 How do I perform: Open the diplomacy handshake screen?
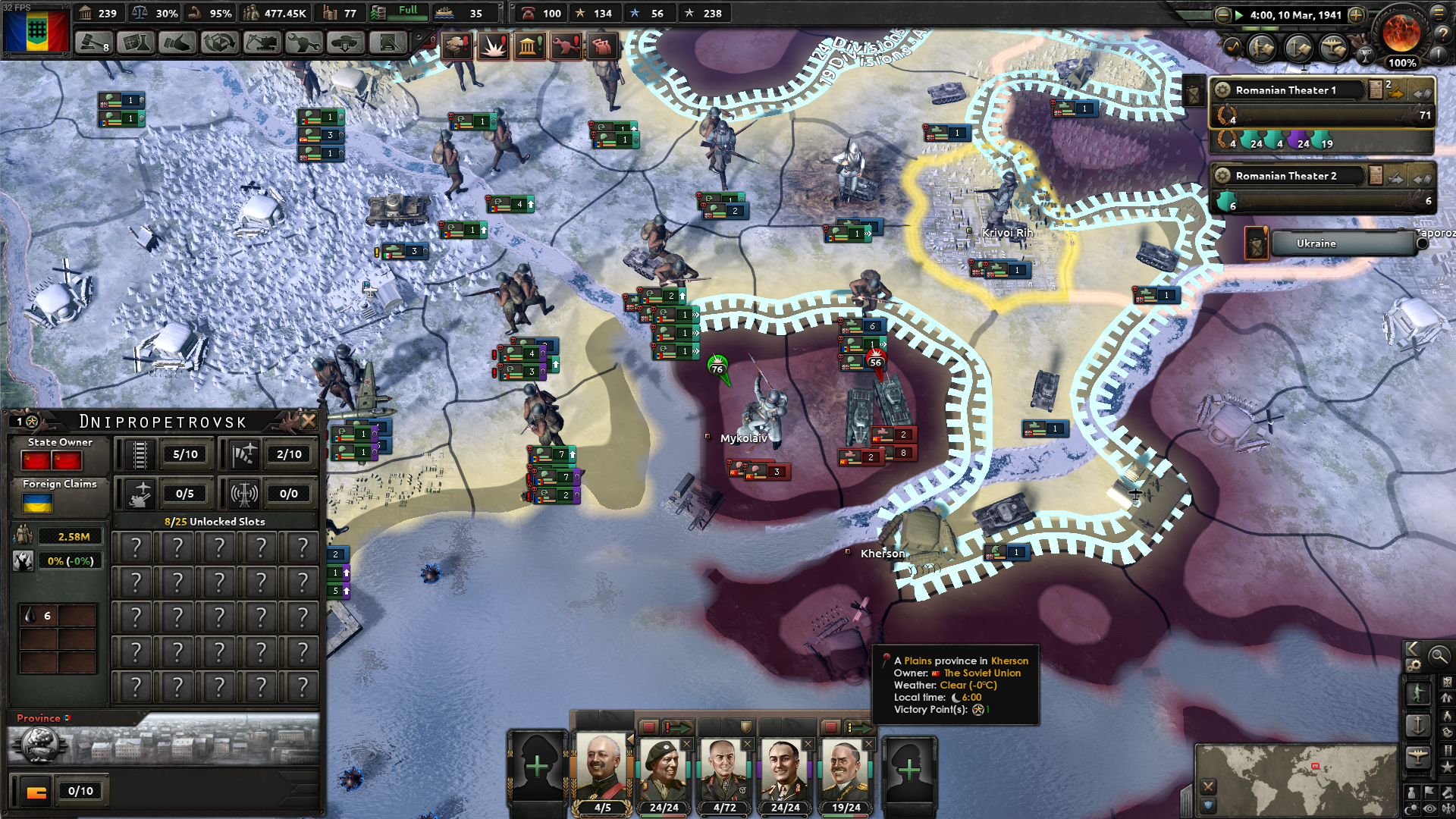177,43
